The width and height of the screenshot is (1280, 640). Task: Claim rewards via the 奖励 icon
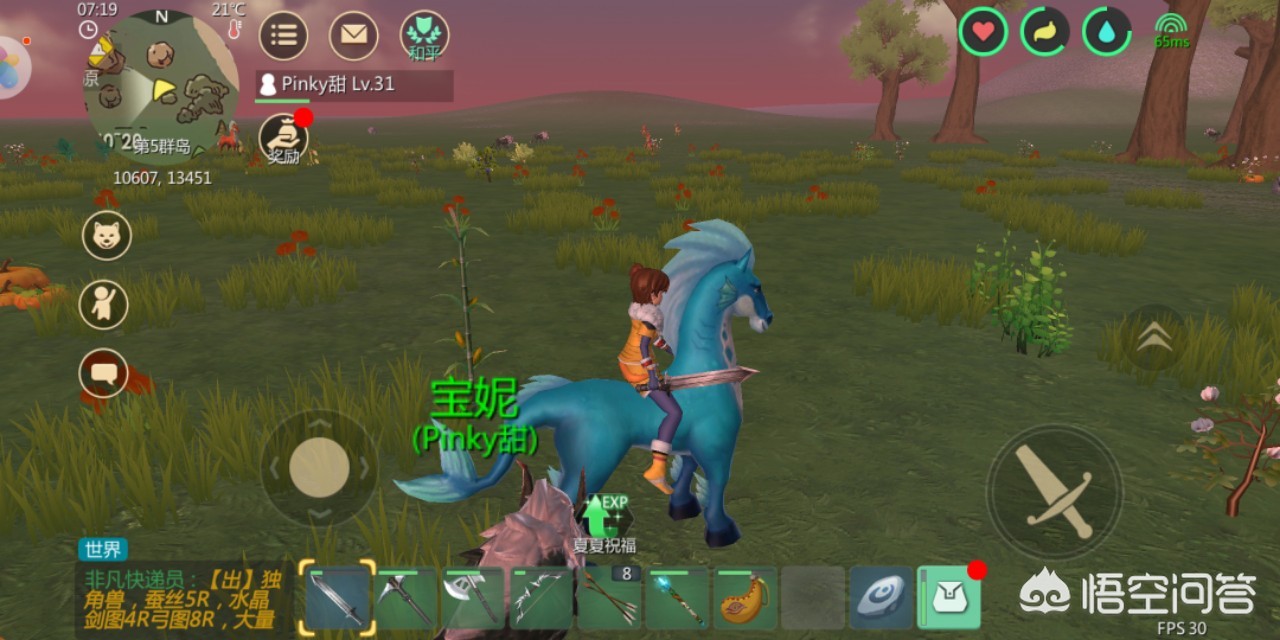[x=283, y=139]
